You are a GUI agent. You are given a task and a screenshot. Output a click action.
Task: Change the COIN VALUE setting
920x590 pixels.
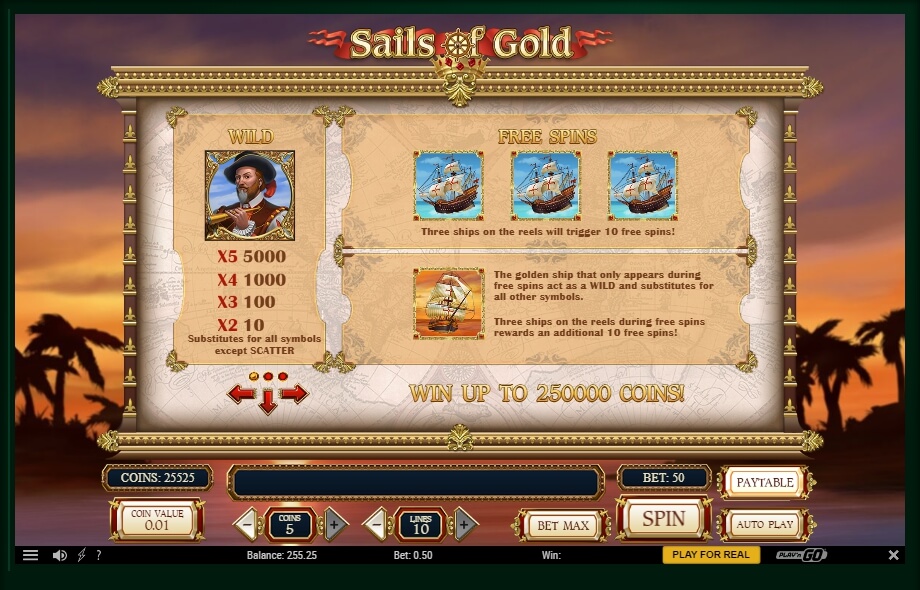pyautogui.click(x=157, y=520)
